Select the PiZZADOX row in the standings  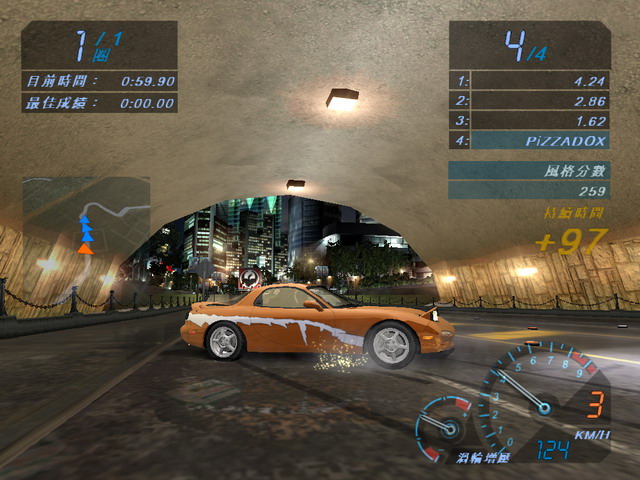point(529,140)
